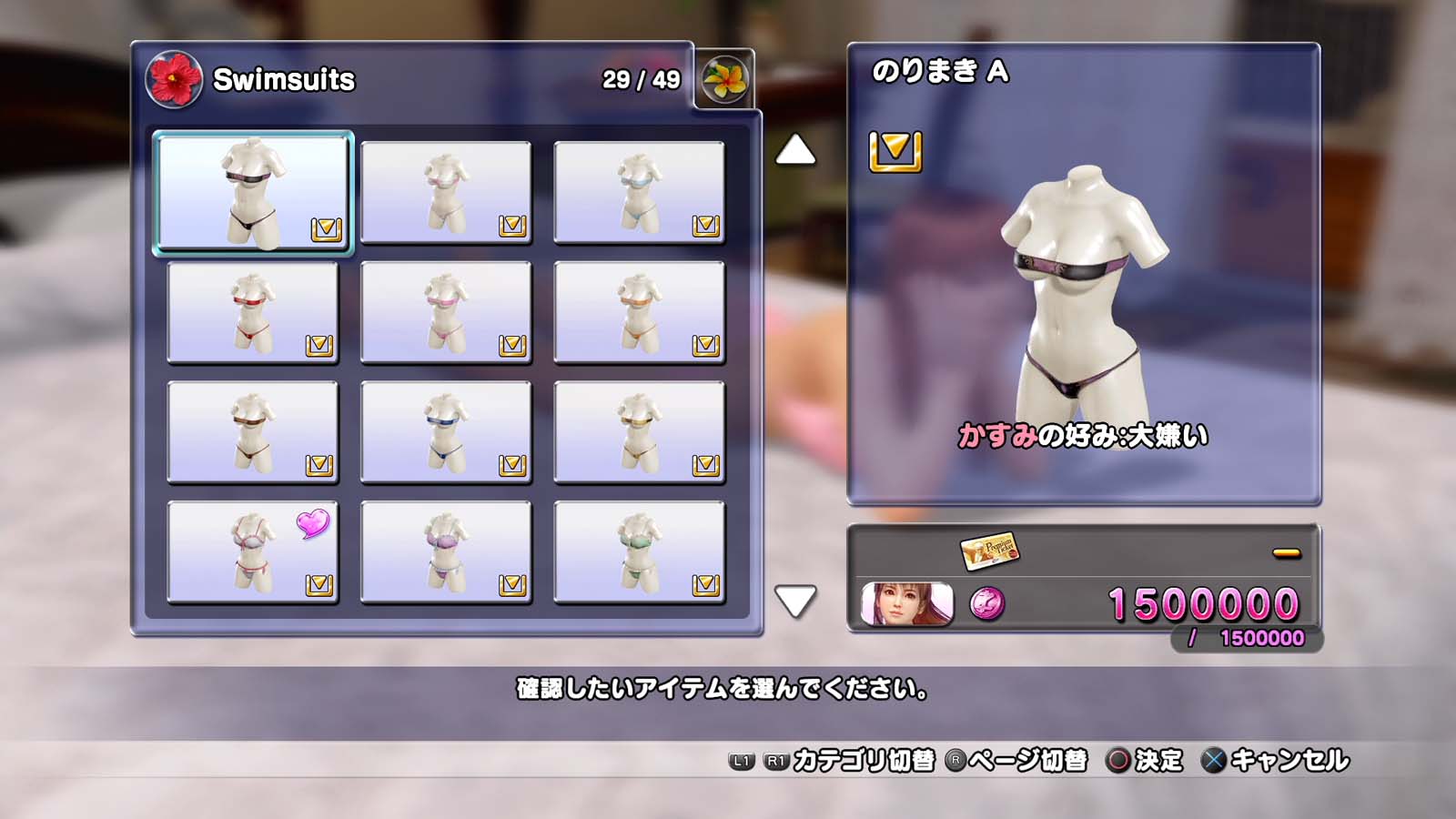This screenshot has height=819, width=1456.
Task: Choose the purple frilled swimsuit tile
Action: tap(446, 552)
